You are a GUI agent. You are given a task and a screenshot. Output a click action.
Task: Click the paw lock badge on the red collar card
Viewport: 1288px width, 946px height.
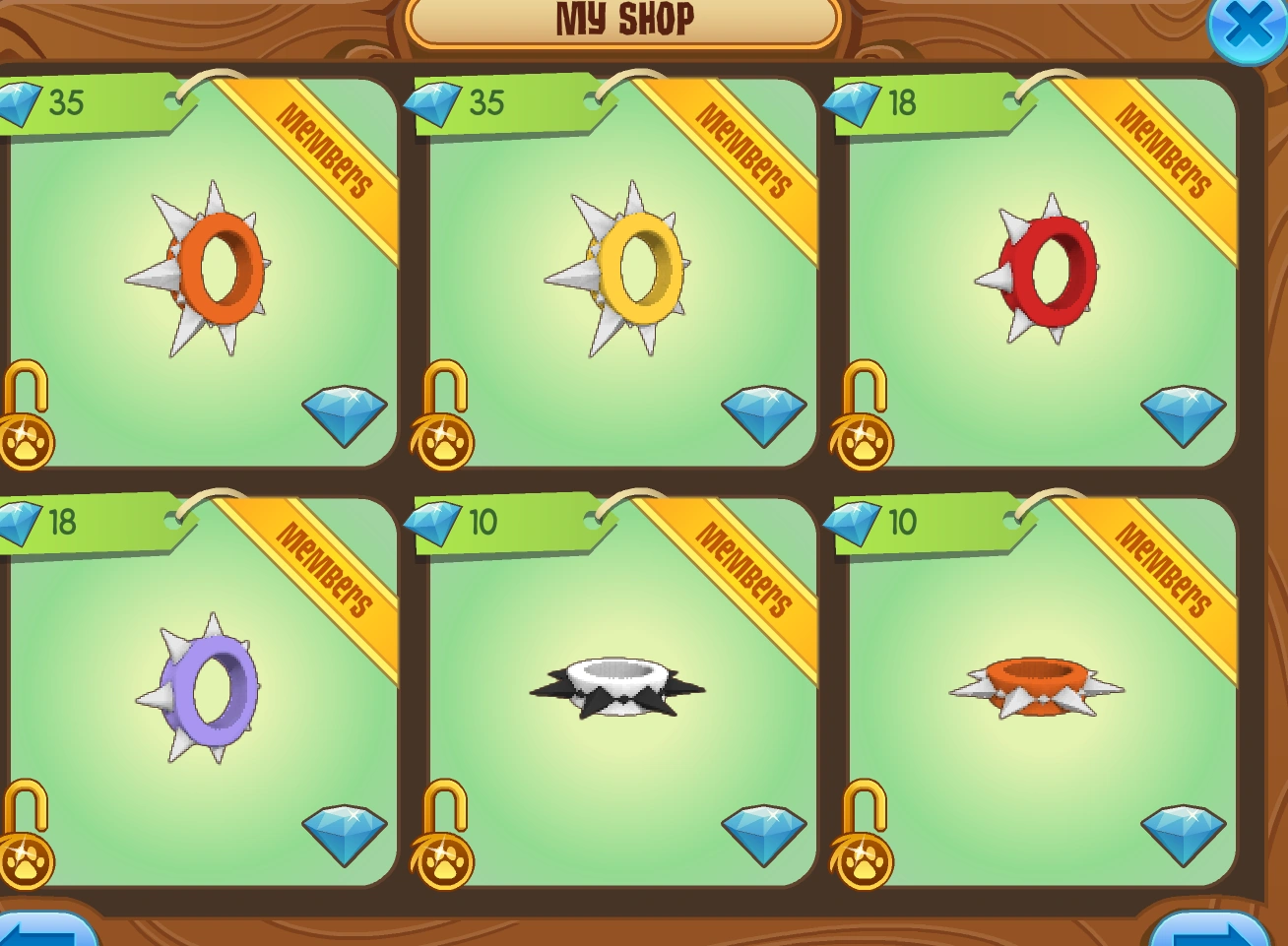(862, 439)
